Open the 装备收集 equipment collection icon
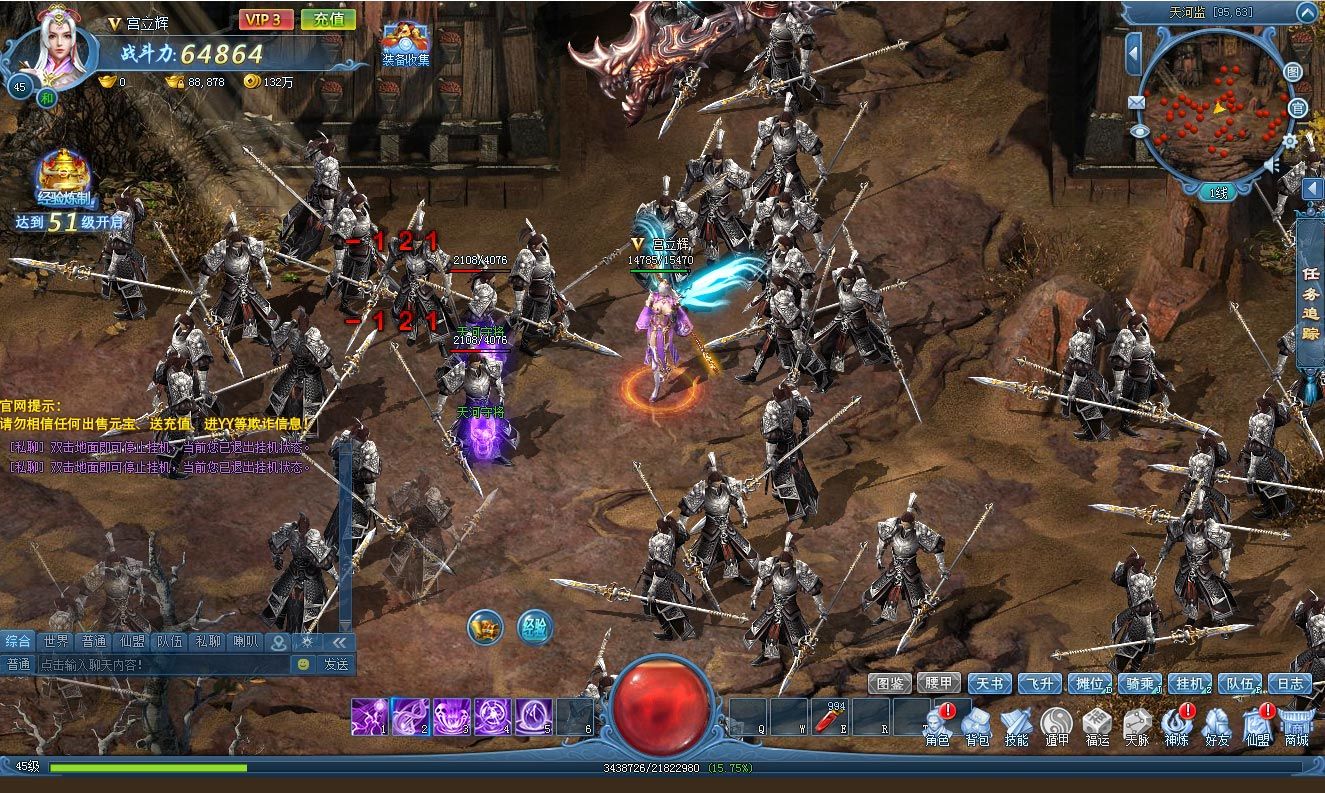This screenshot has height=793, width=1325. pos(405,45)
